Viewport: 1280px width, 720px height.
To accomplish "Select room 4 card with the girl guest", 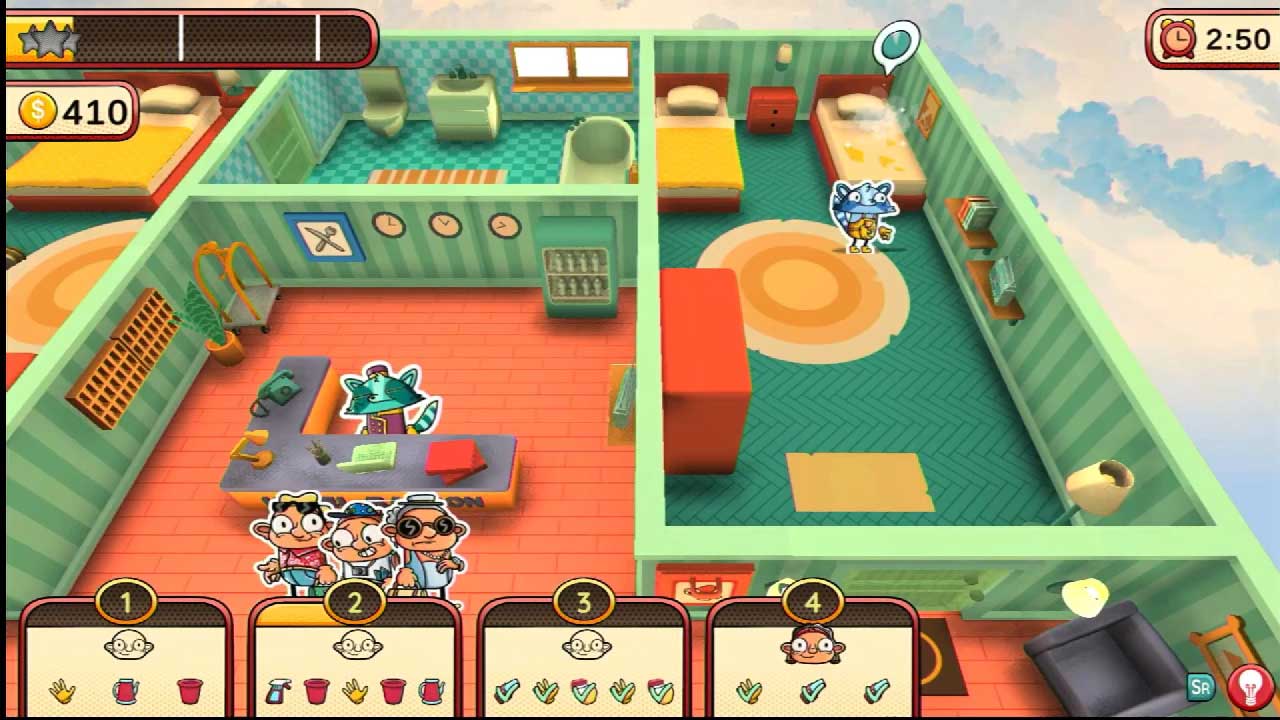I will 812,662.
